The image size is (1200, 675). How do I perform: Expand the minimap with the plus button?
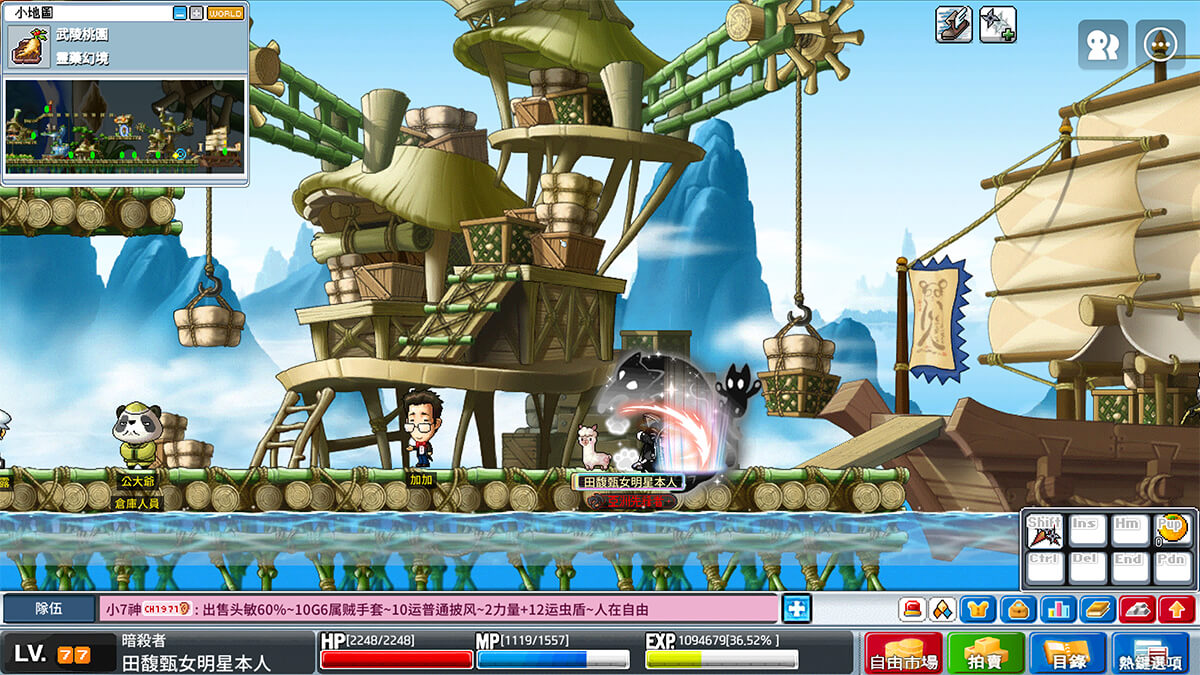click(x=196, y=14)
